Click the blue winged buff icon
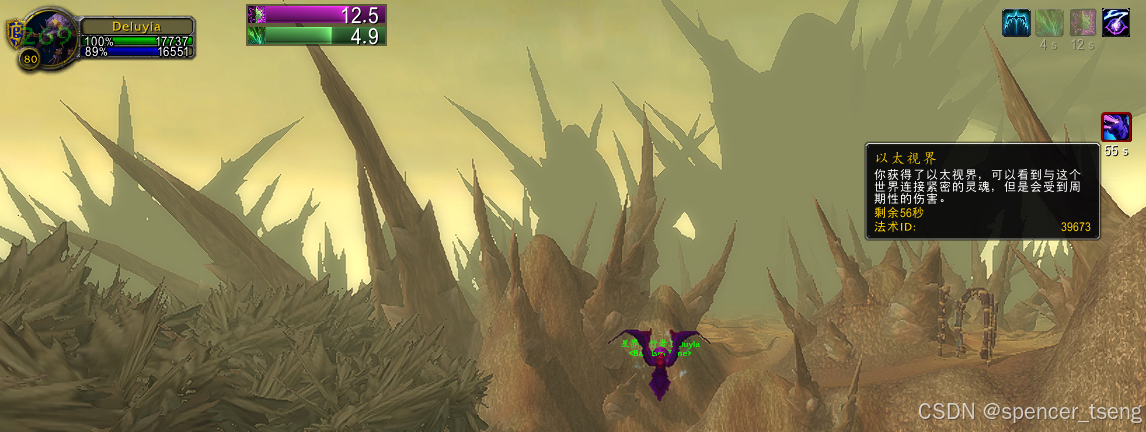 pos(1016,22)
